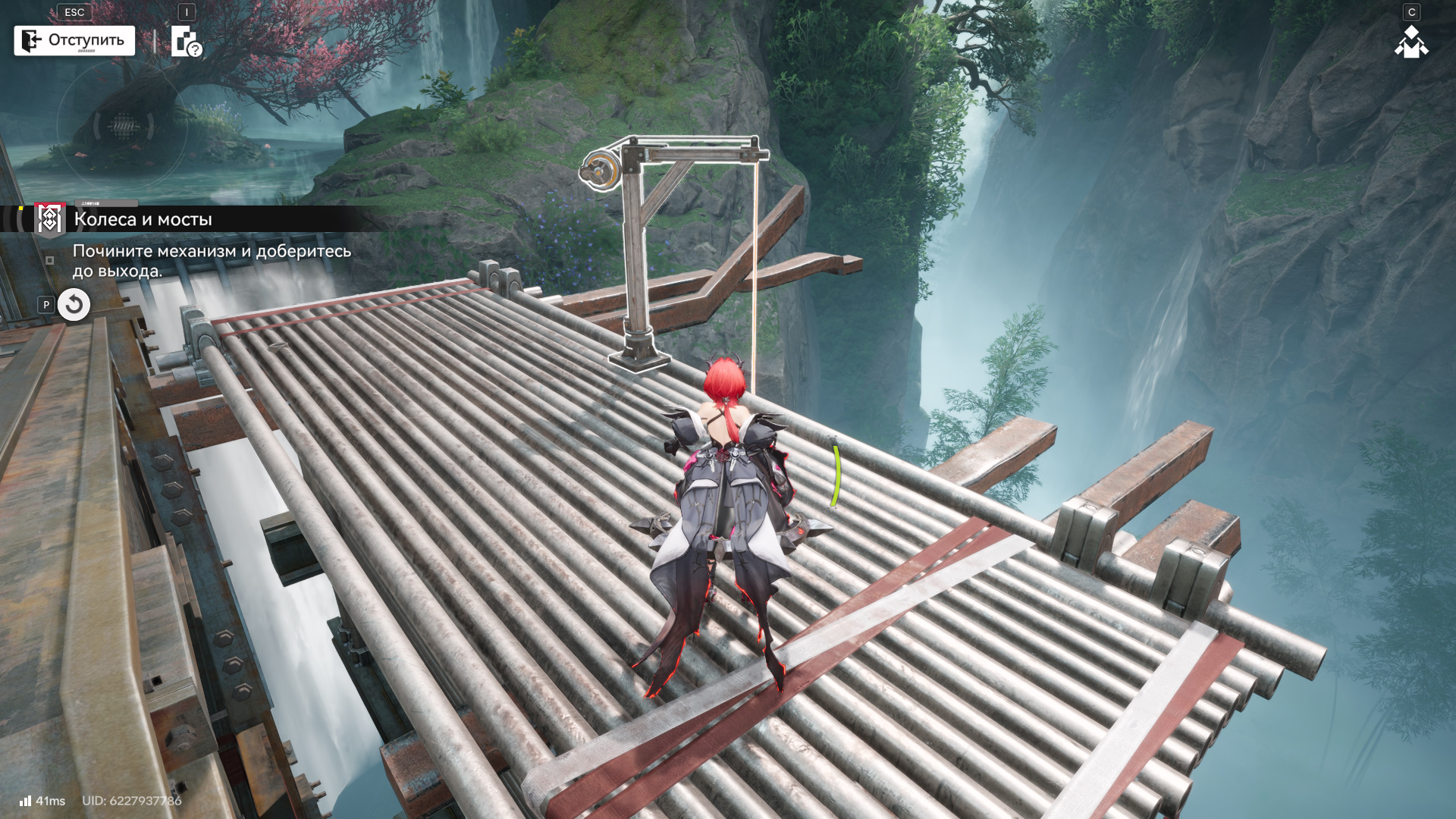This screenshot has width=1456, height=819.
Task: Select the Колеса и мосты objective tracker
Action: [143, 219]
